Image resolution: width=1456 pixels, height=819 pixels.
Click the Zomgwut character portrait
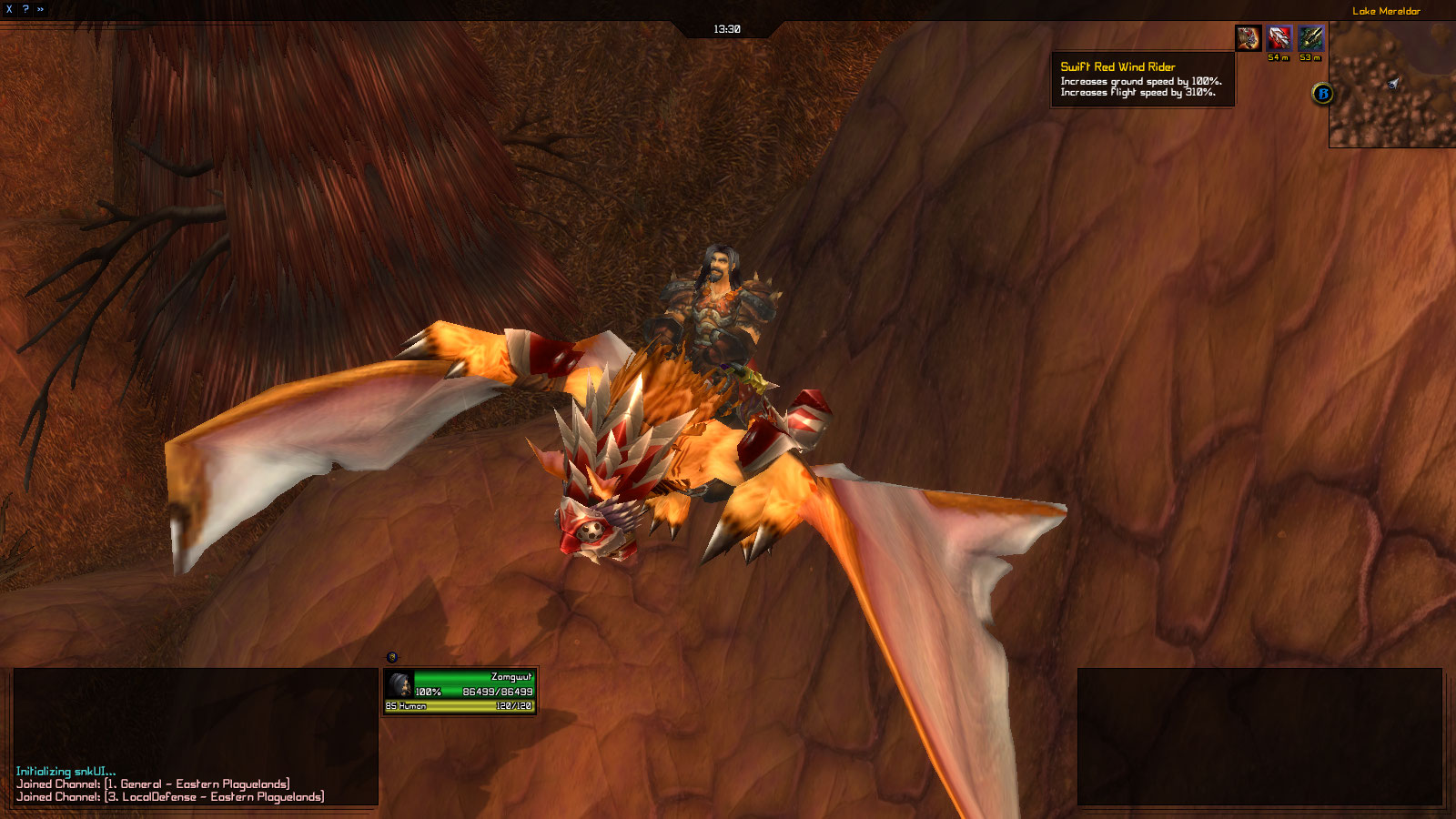pos(399,684)
